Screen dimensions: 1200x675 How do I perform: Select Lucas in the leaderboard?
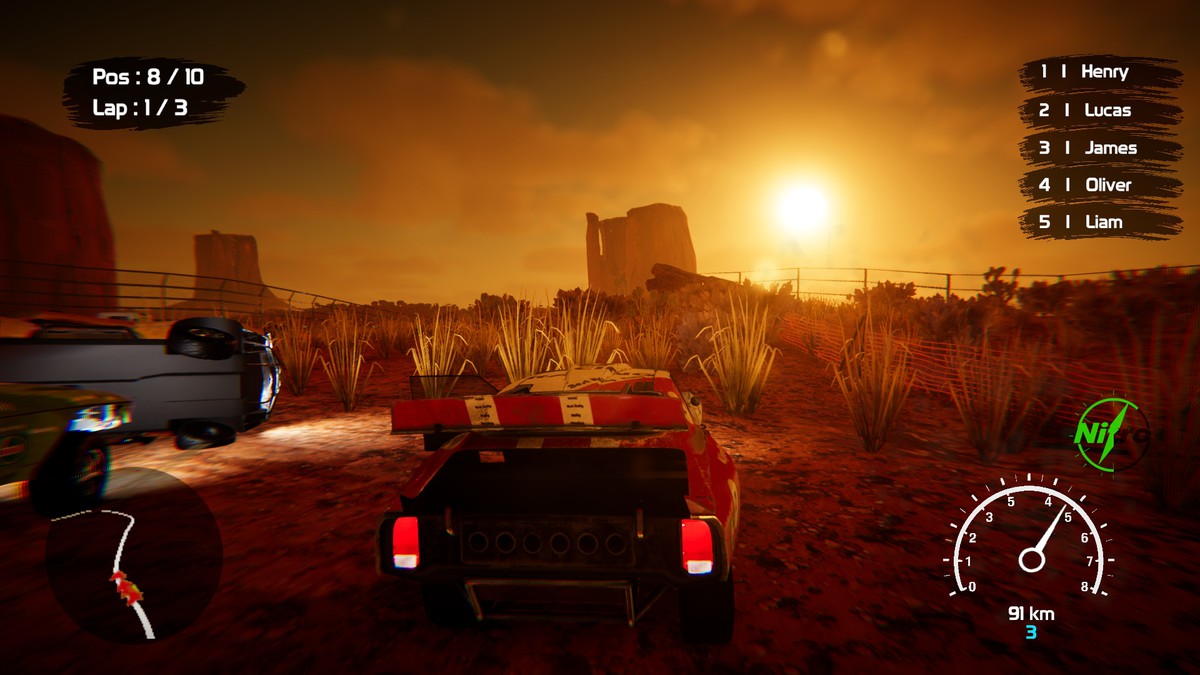tap(1098, 110)
